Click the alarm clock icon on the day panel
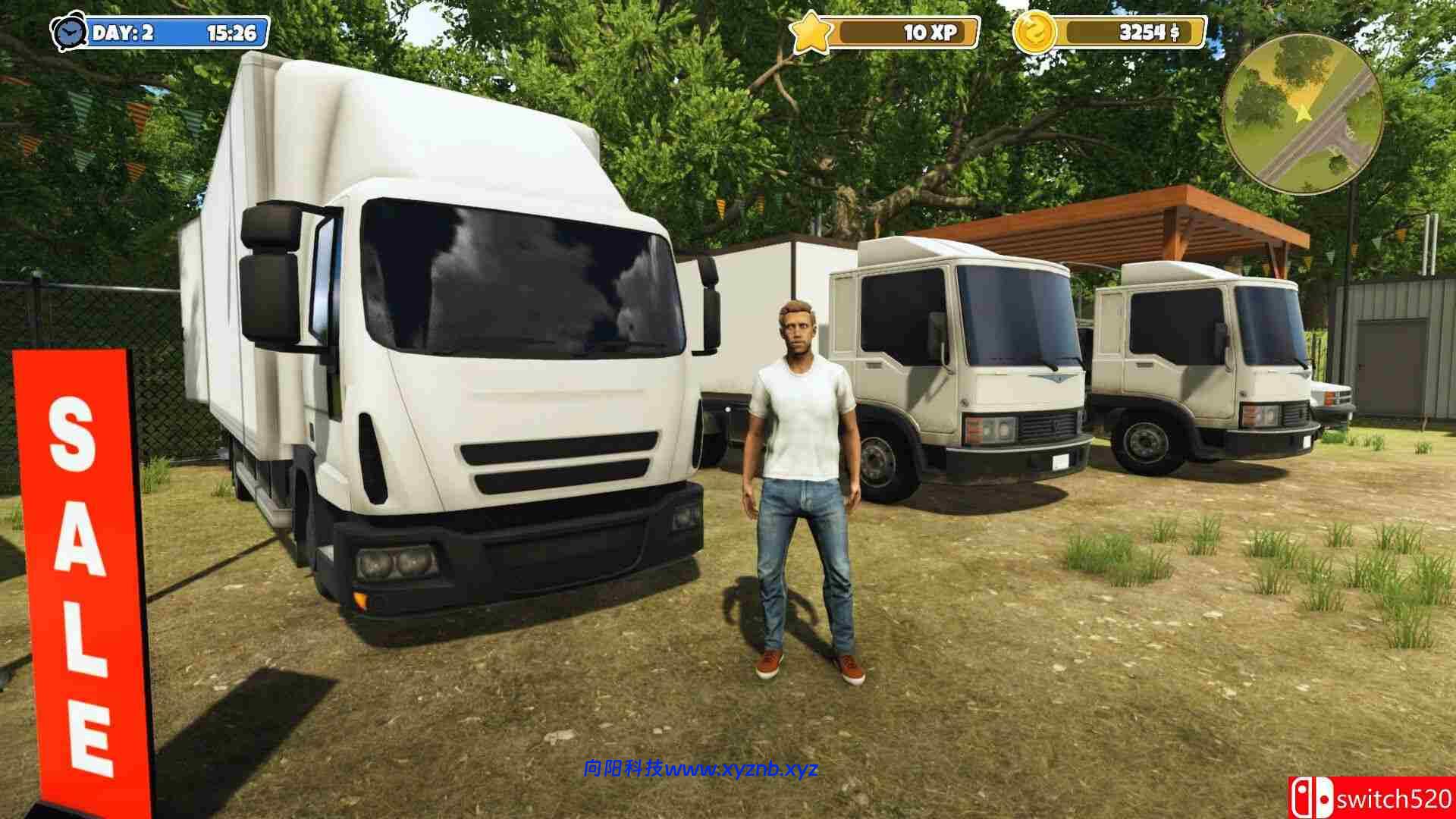This screenshot has width=1456, height=819. (71, 33)
